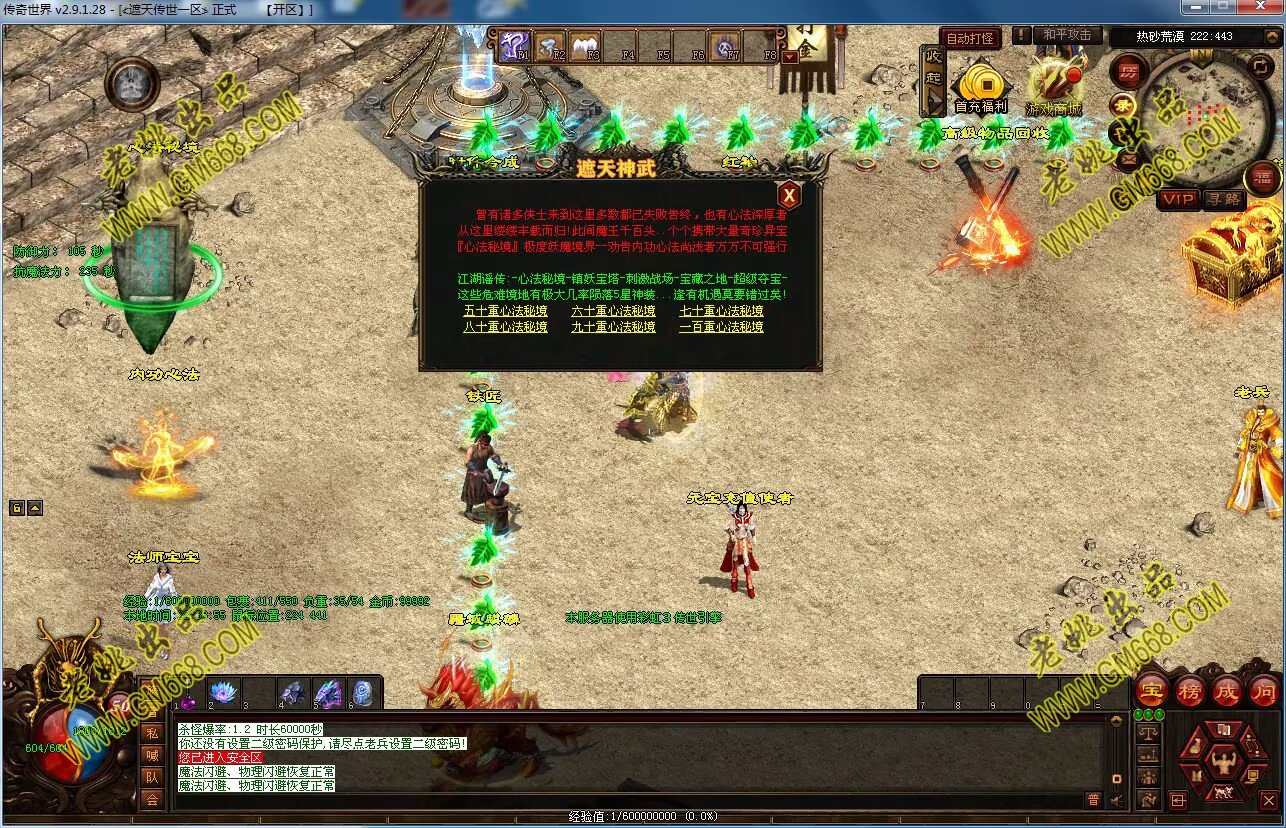This screenshot has width=1286, height=828.
Task: Open the 榜 rankings round button
Action: pos(1189,691)
